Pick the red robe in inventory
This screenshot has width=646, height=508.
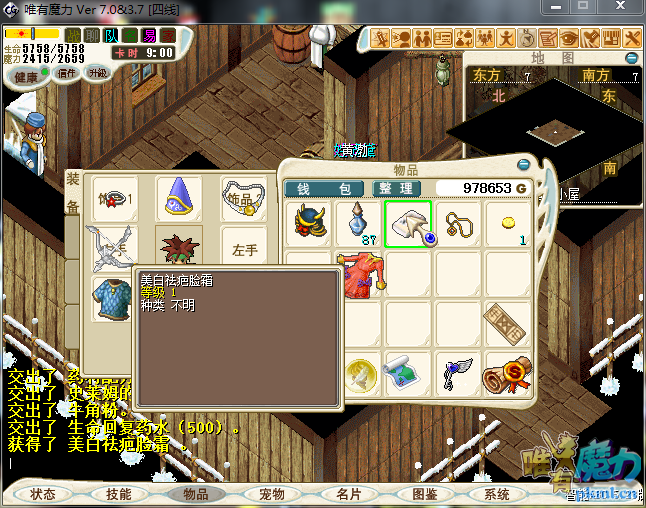click(x=360, y=274)
